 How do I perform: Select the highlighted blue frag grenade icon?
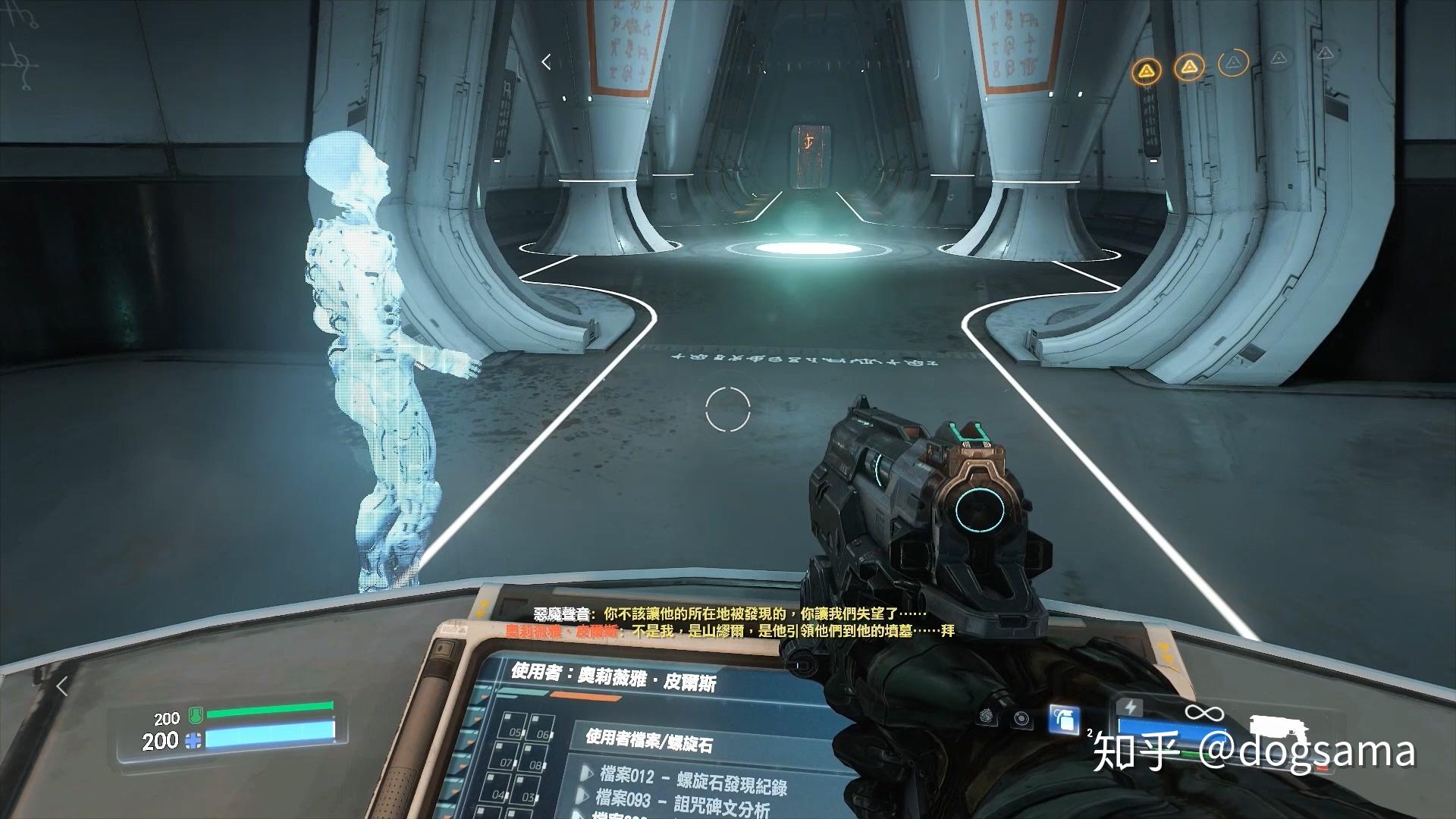click(1065, 719)
